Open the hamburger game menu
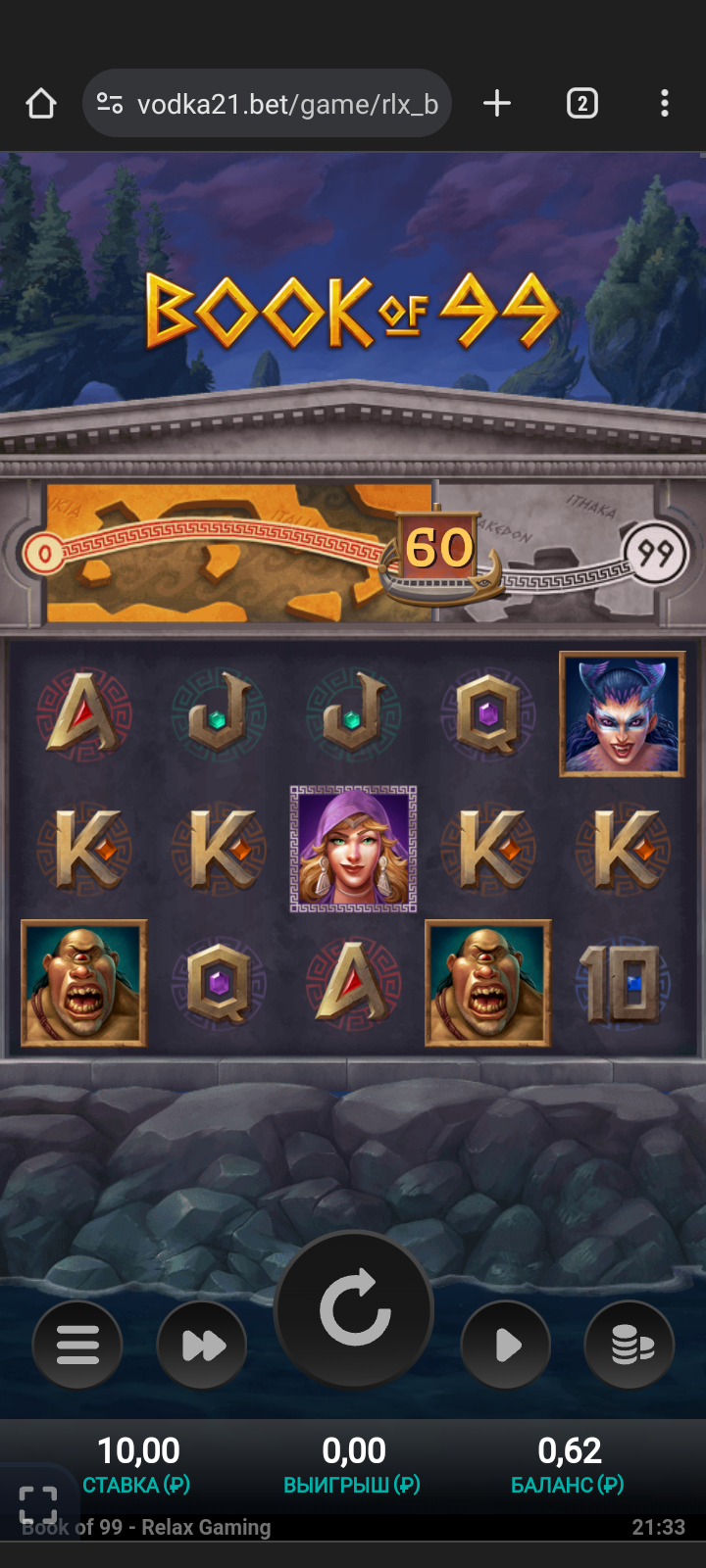 pos(77,1345)
